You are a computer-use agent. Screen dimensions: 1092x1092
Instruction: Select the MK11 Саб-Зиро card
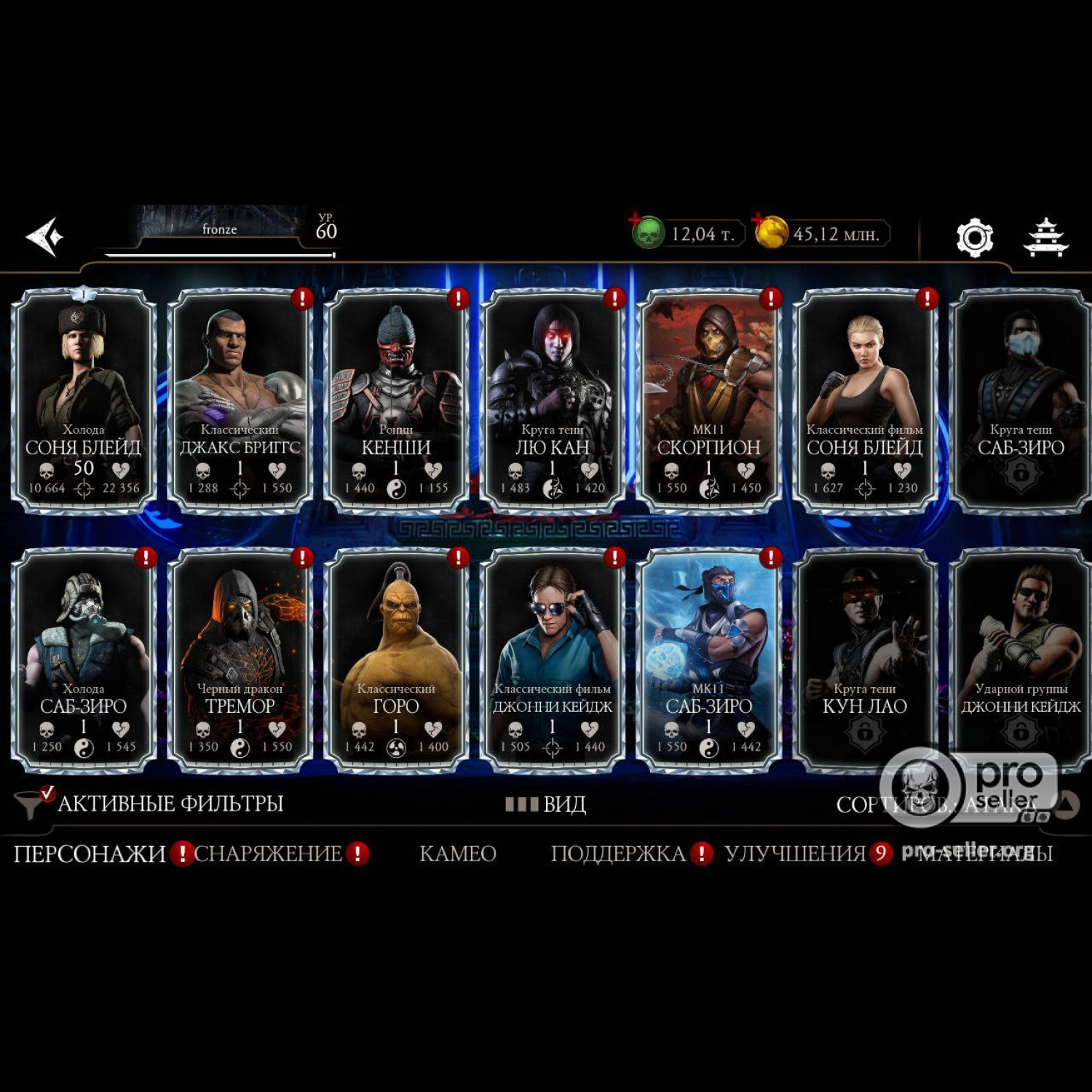click(x=708, y=660)
